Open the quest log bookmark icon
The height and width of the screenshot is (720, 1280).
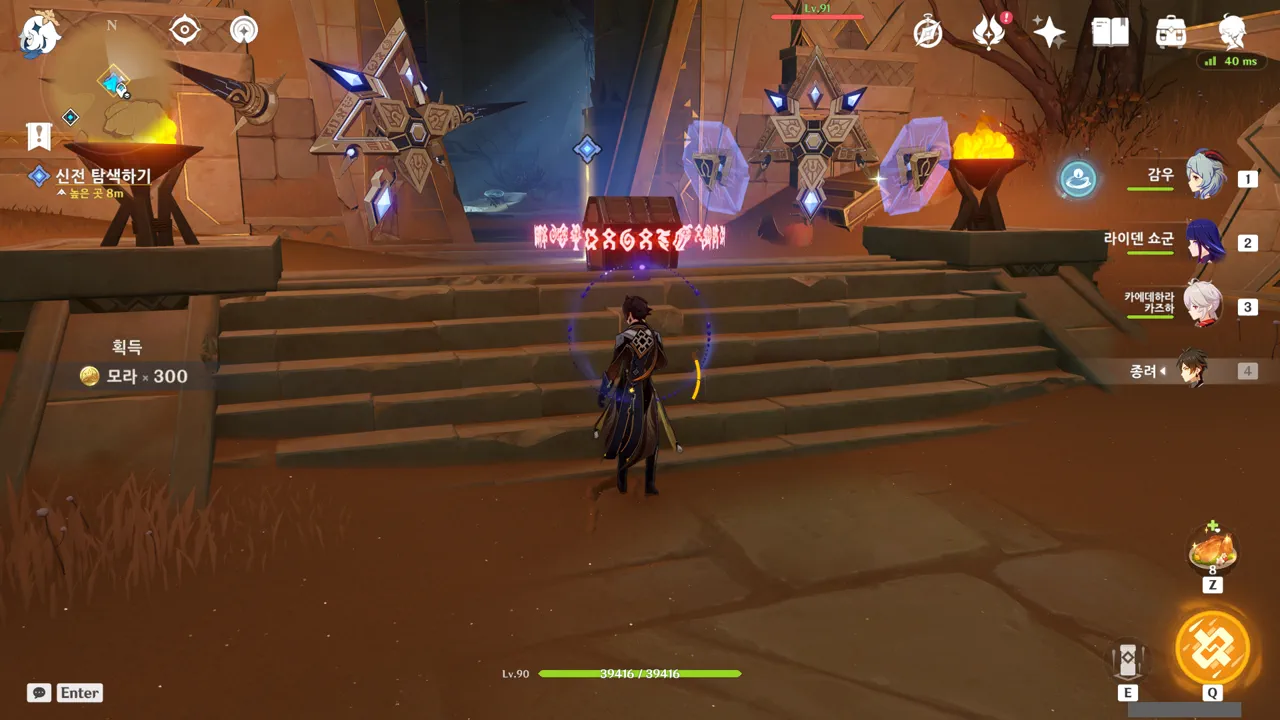click(x=39, y=135)
